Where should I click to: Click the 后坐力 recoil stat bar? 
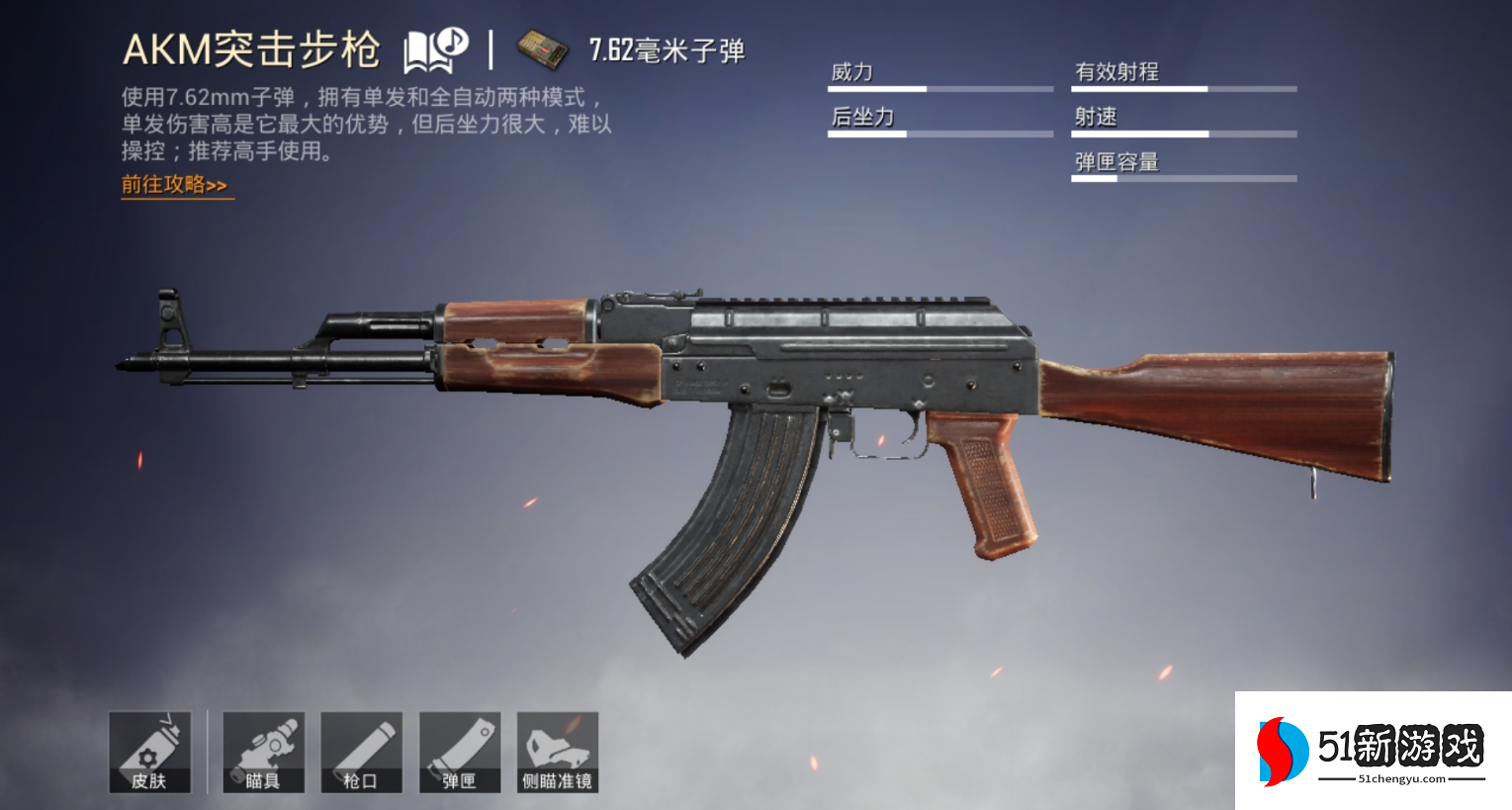coord(939,133)
